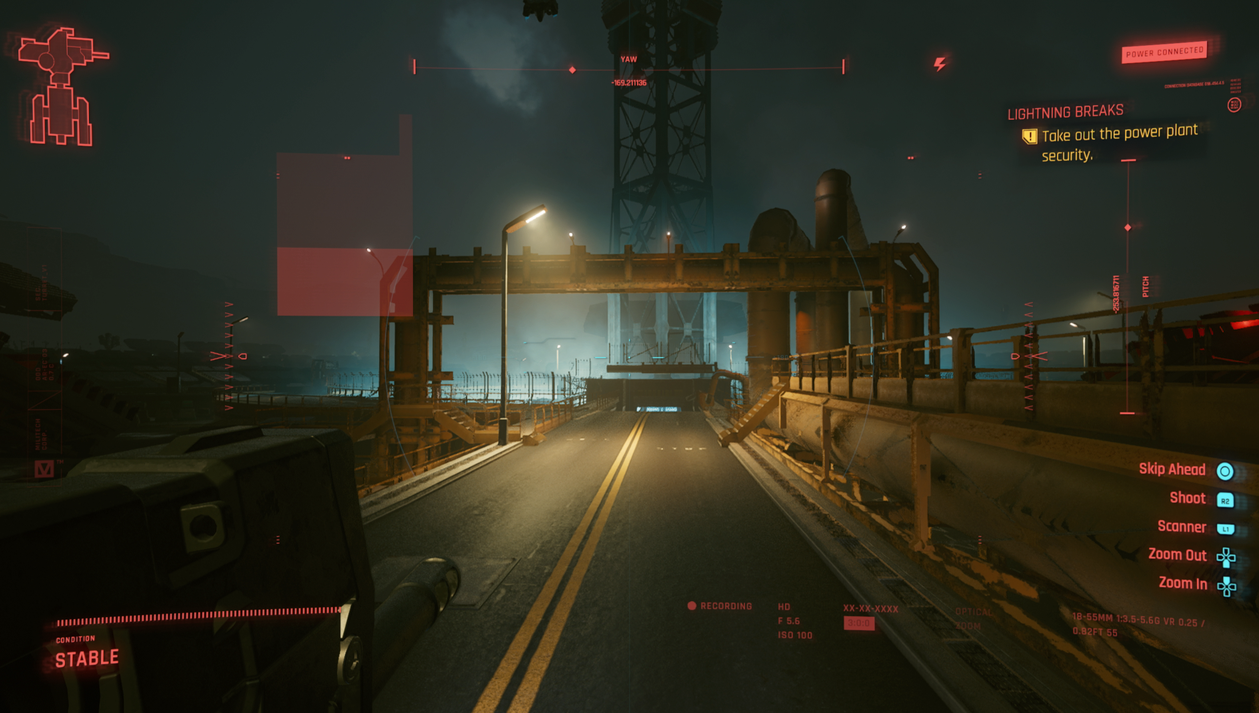Click the red lightning bolt icon
The width and height of the screenshot is (1259, 713).
coord(940,64)
